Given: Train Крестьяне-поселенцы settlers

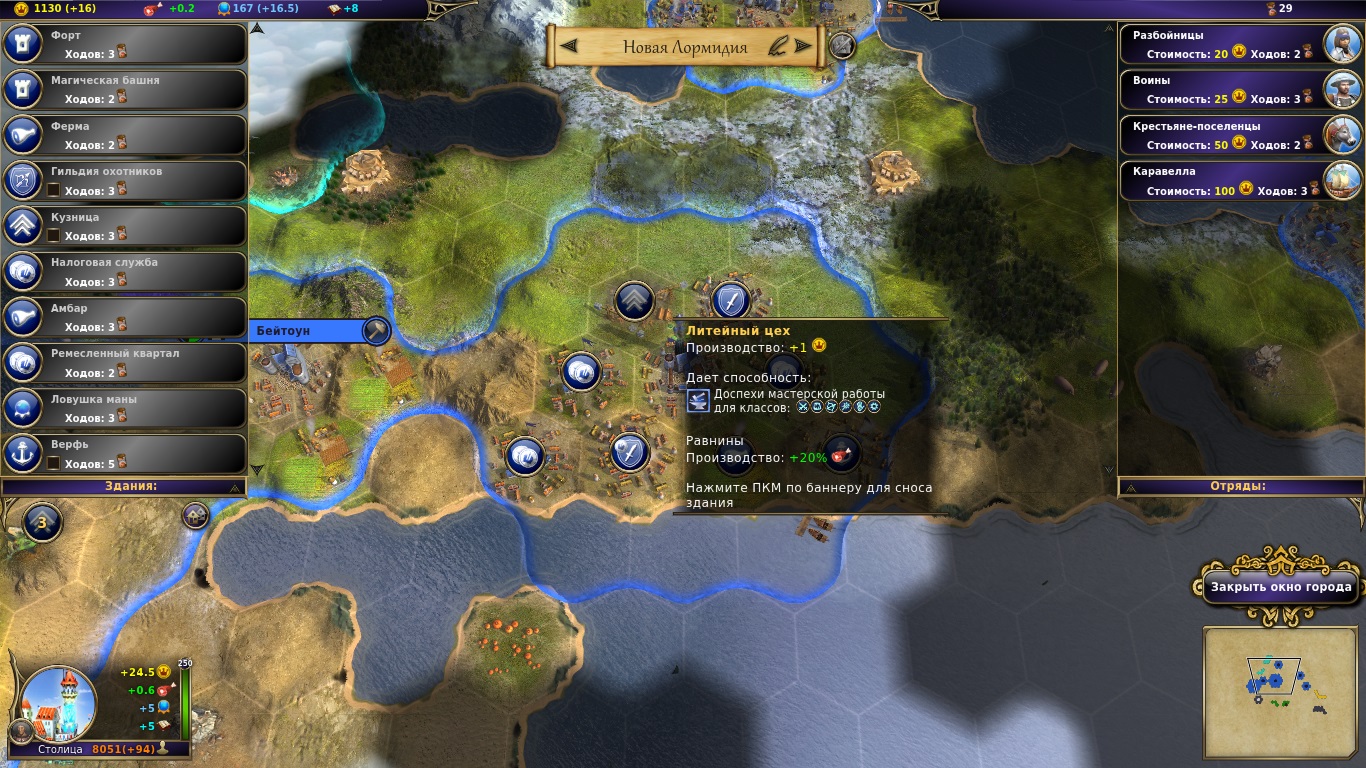Looking at the screenshot, I should click(x=1240, y=135).
